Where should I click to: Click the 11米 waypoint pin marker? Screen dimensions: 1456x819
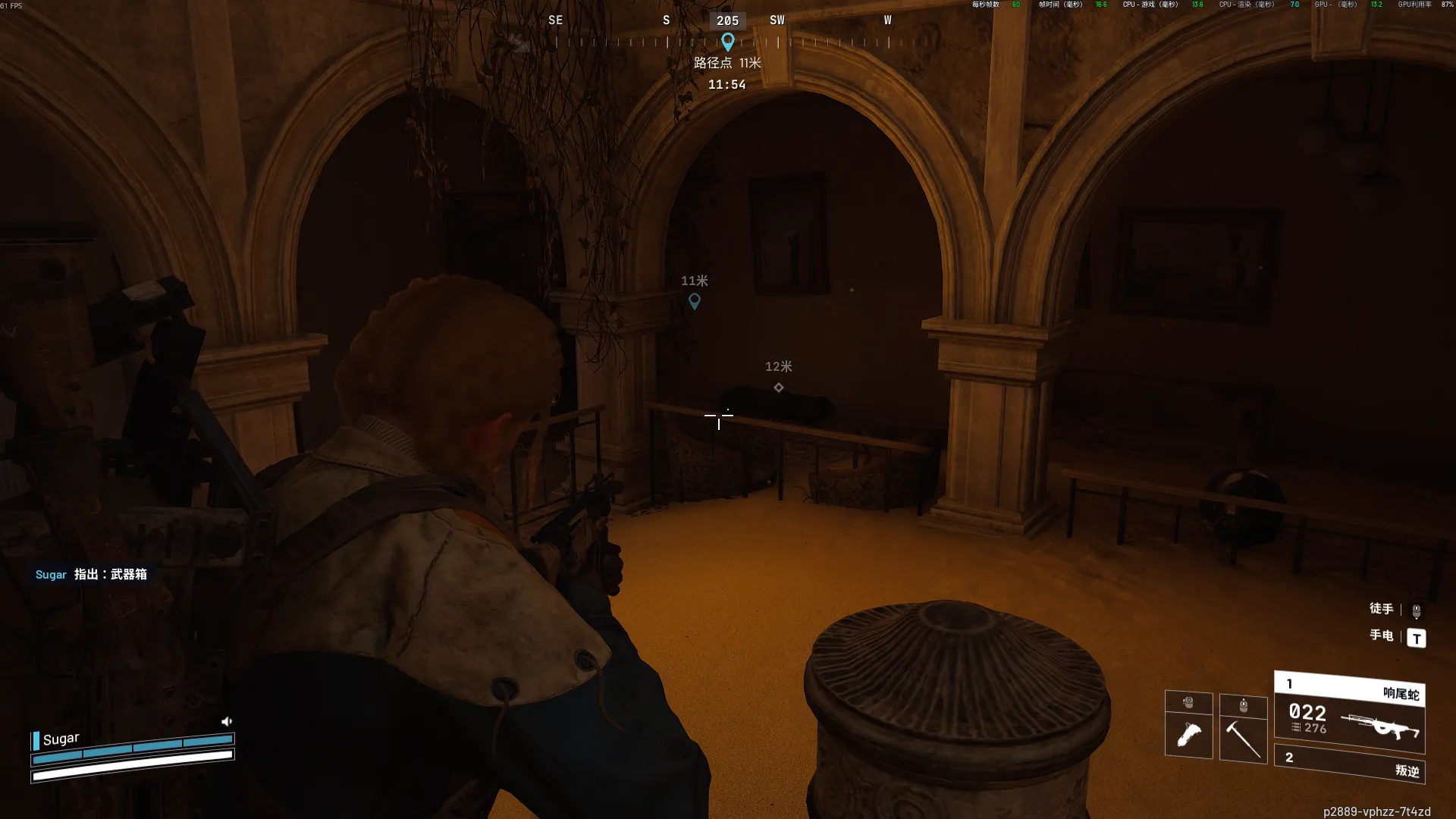click(x=694, y=301)
